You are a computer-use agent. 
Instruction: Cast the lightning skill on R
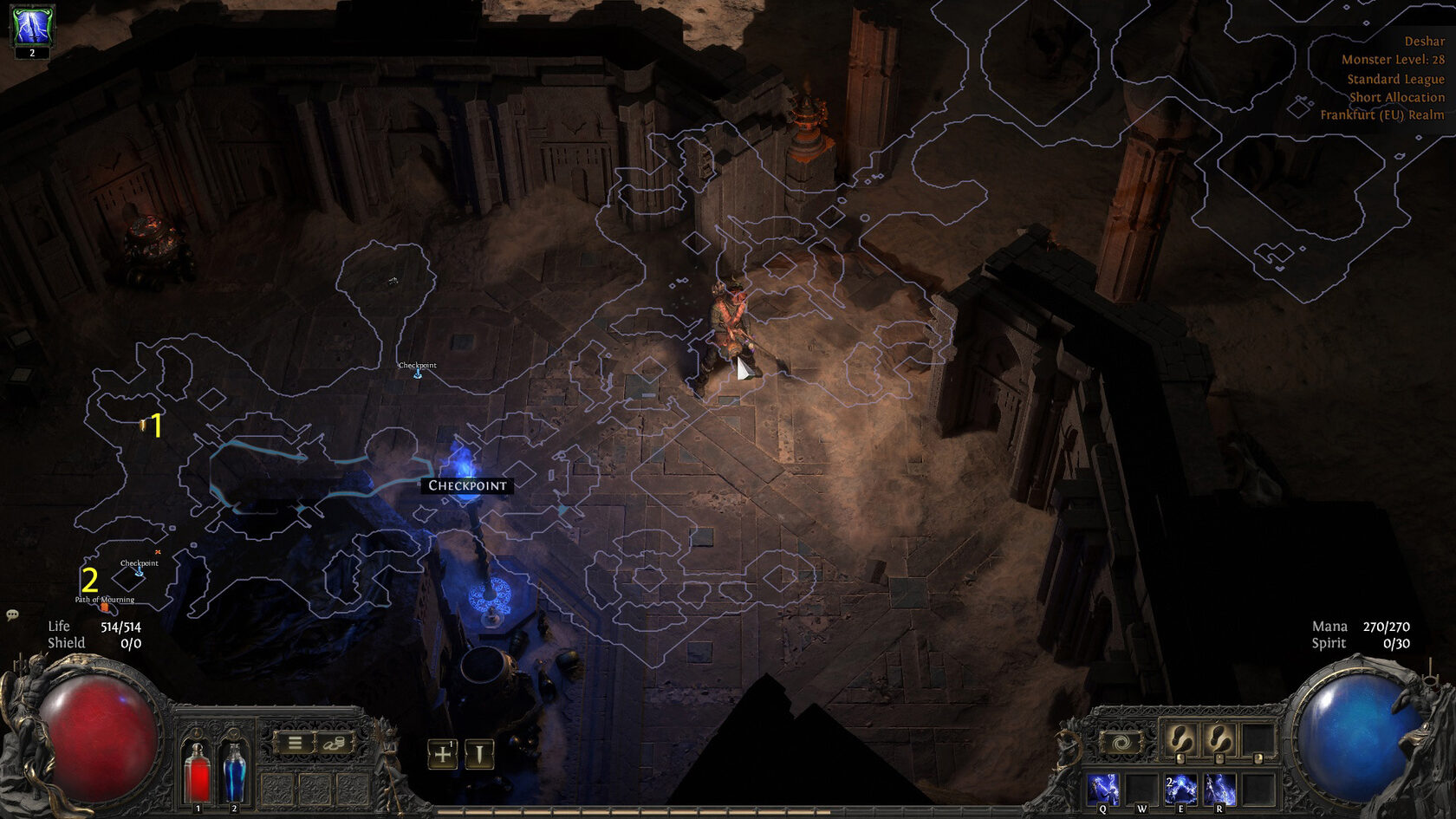1219,790
